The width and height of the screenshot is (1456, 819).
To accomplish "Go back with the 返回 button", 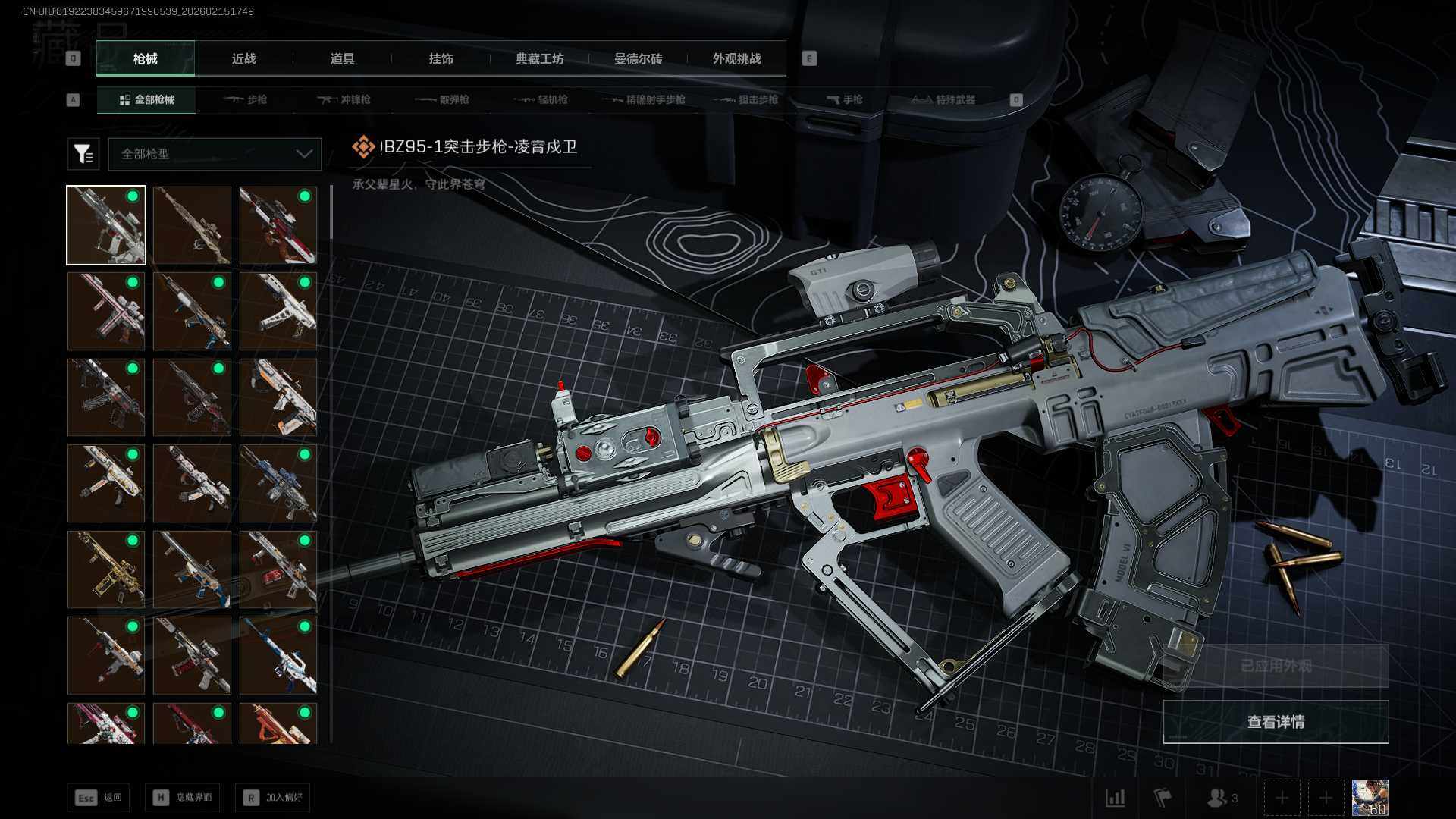I will click(x=99, y=798).
